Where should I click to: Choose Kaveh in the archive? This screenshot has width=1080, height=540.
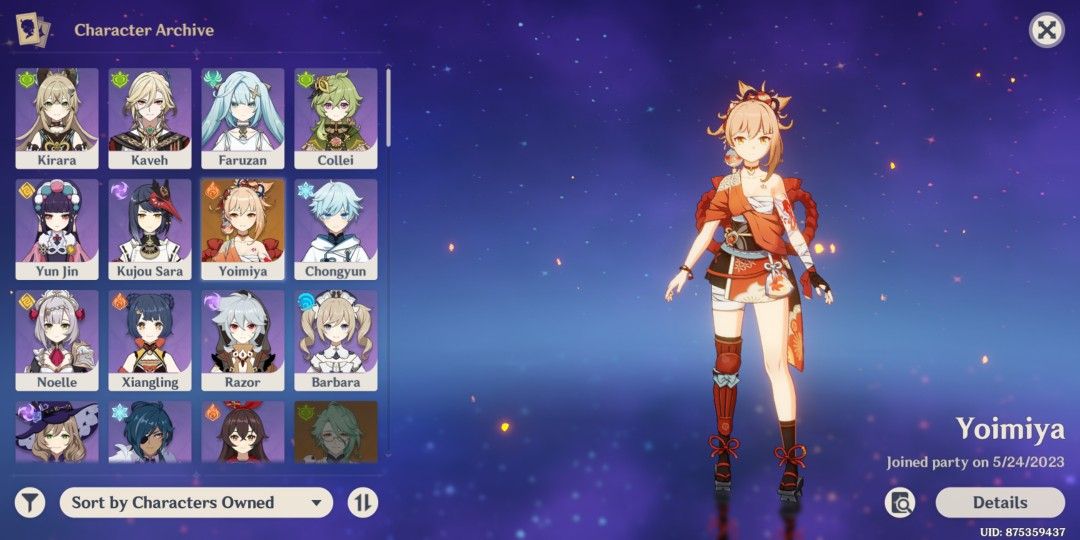click(x=149, y=117)
